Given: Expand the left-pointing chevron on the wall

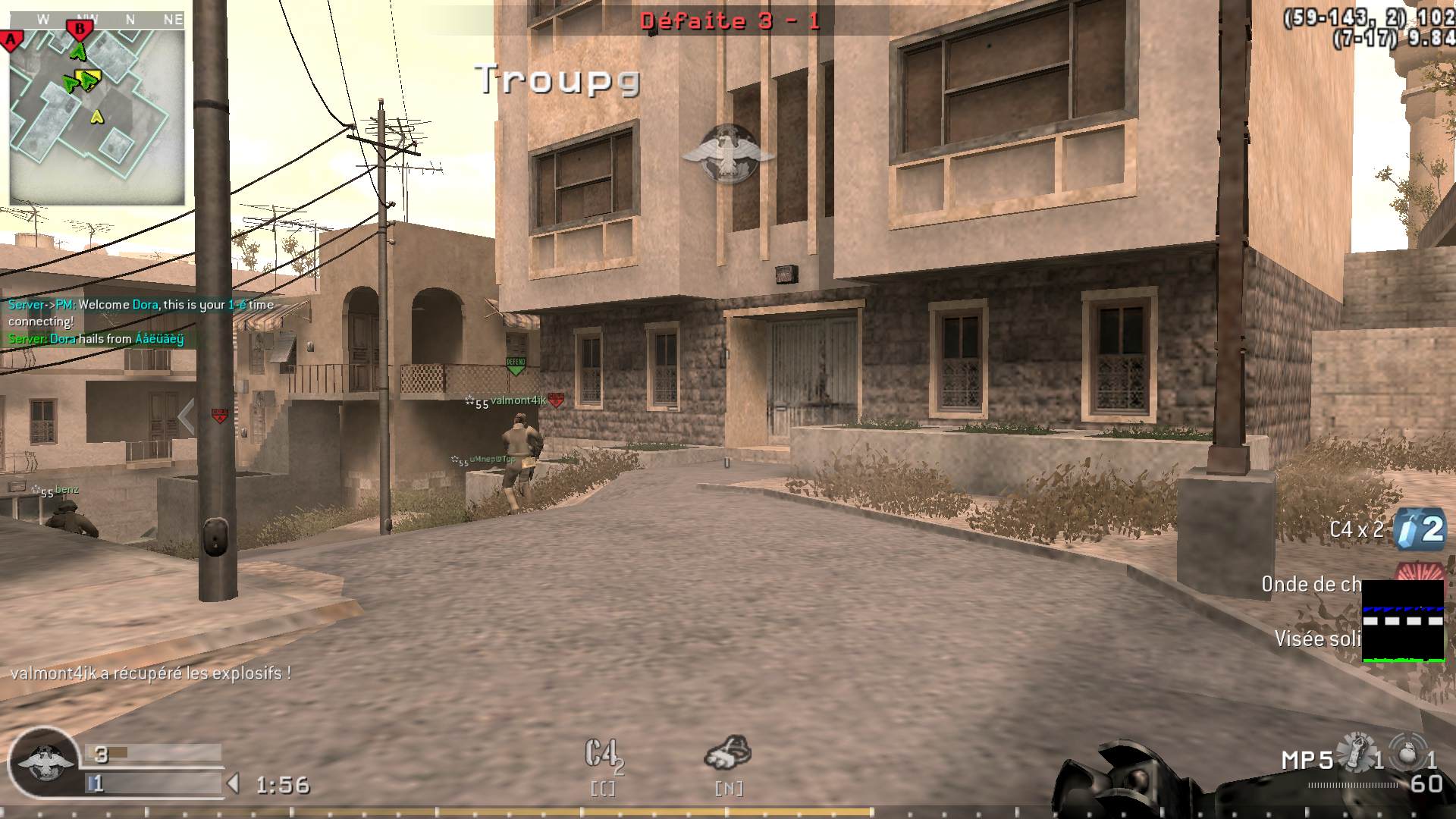Looking at the screenshot, I should click(x=185, y=415).
